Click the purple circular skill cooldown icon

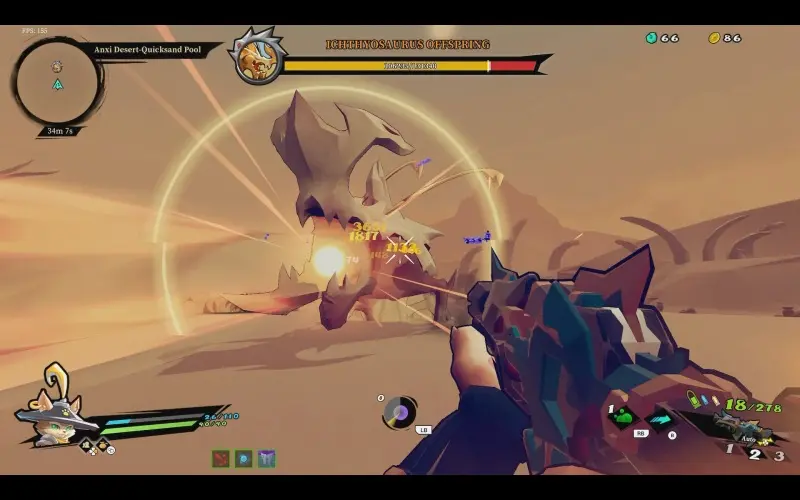pos(401,411)
